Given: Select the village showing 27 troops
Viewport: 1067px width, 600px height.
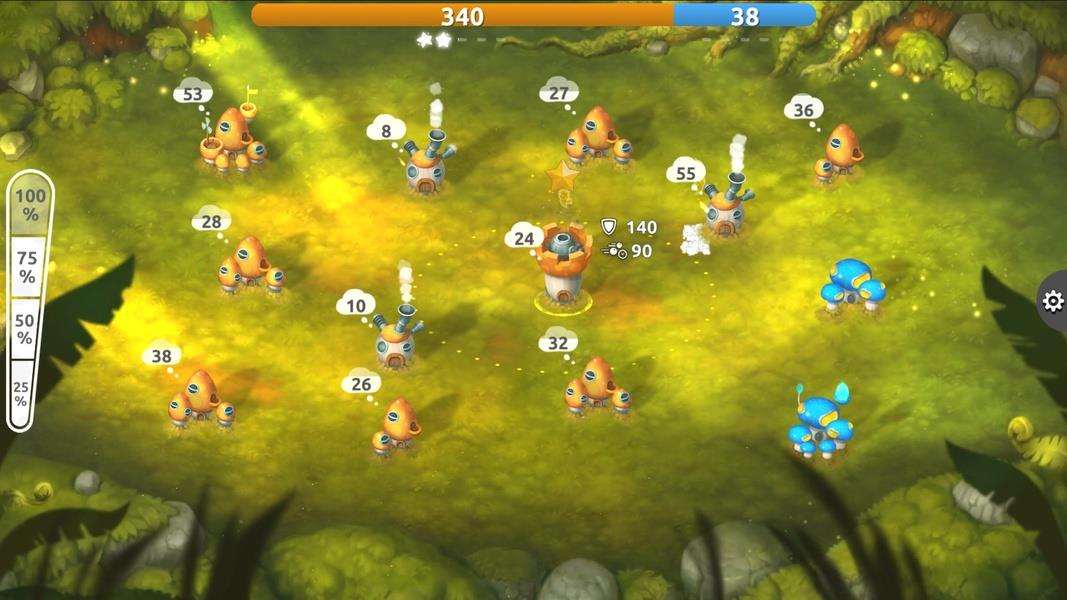Looking at the screenshot, I should click(598, 137).
